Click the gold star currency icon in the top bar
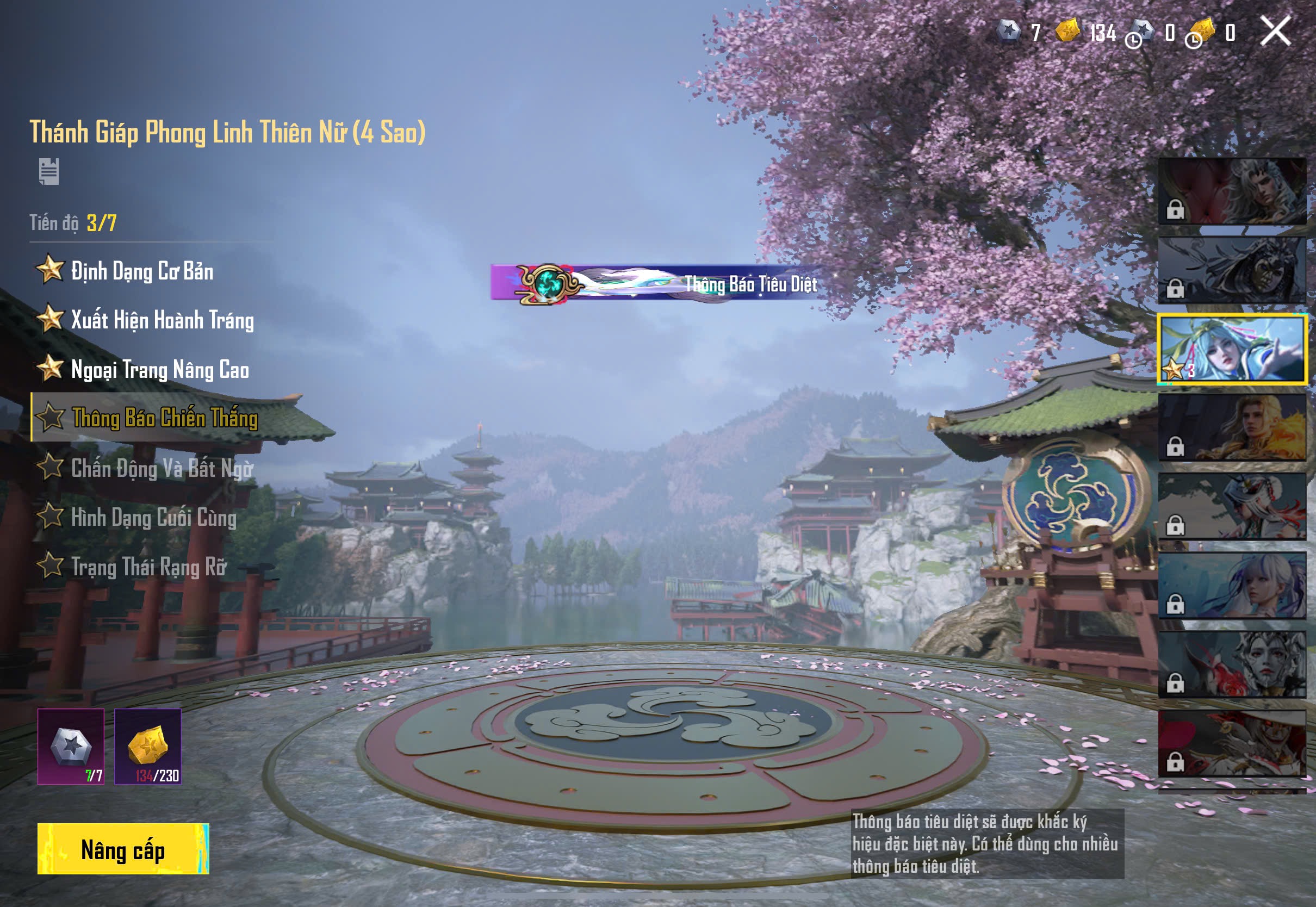This screenshot has width=1316, height=907. [x=1067, y=30]
